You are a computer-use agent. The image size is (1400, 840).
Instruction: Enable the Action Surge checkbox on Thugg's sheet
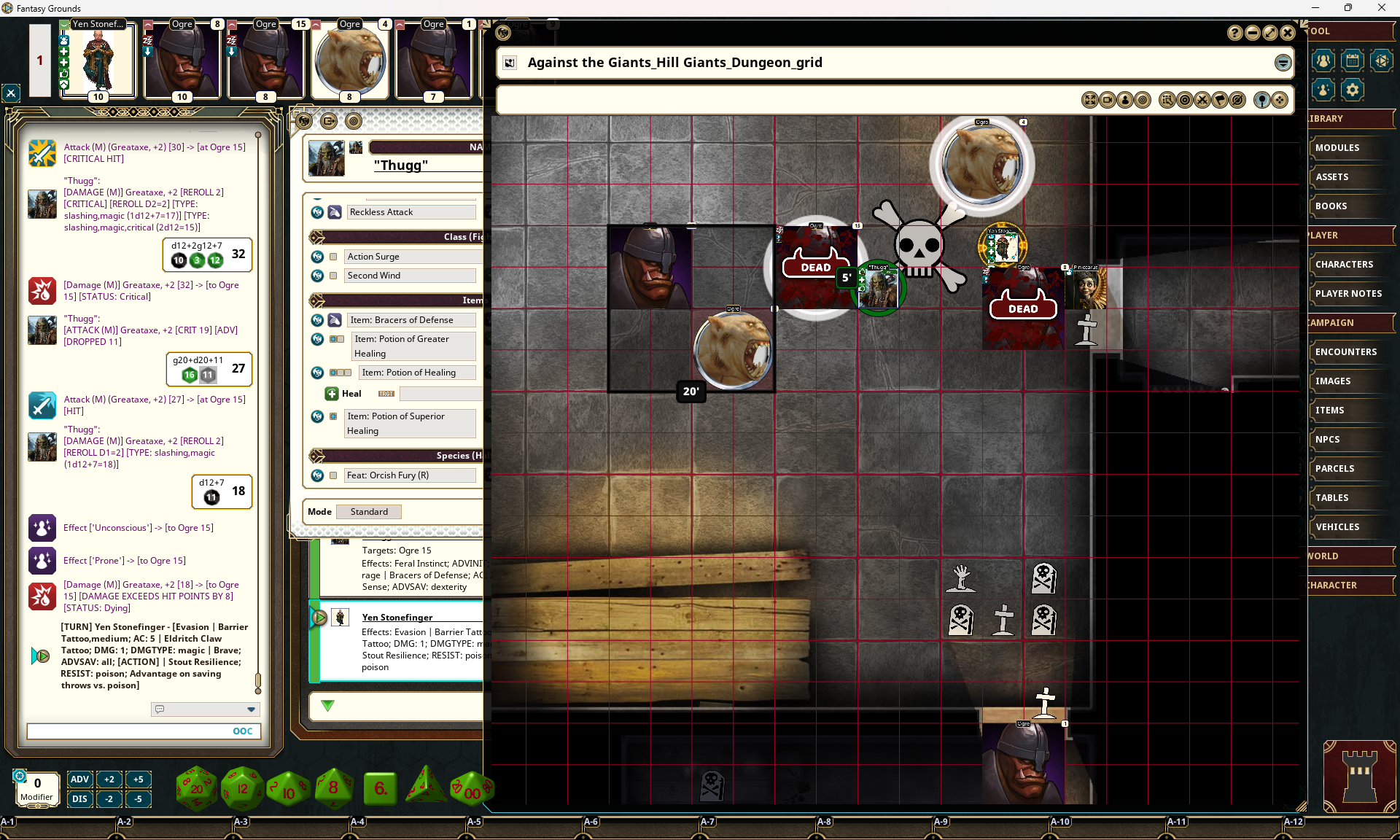334,256
